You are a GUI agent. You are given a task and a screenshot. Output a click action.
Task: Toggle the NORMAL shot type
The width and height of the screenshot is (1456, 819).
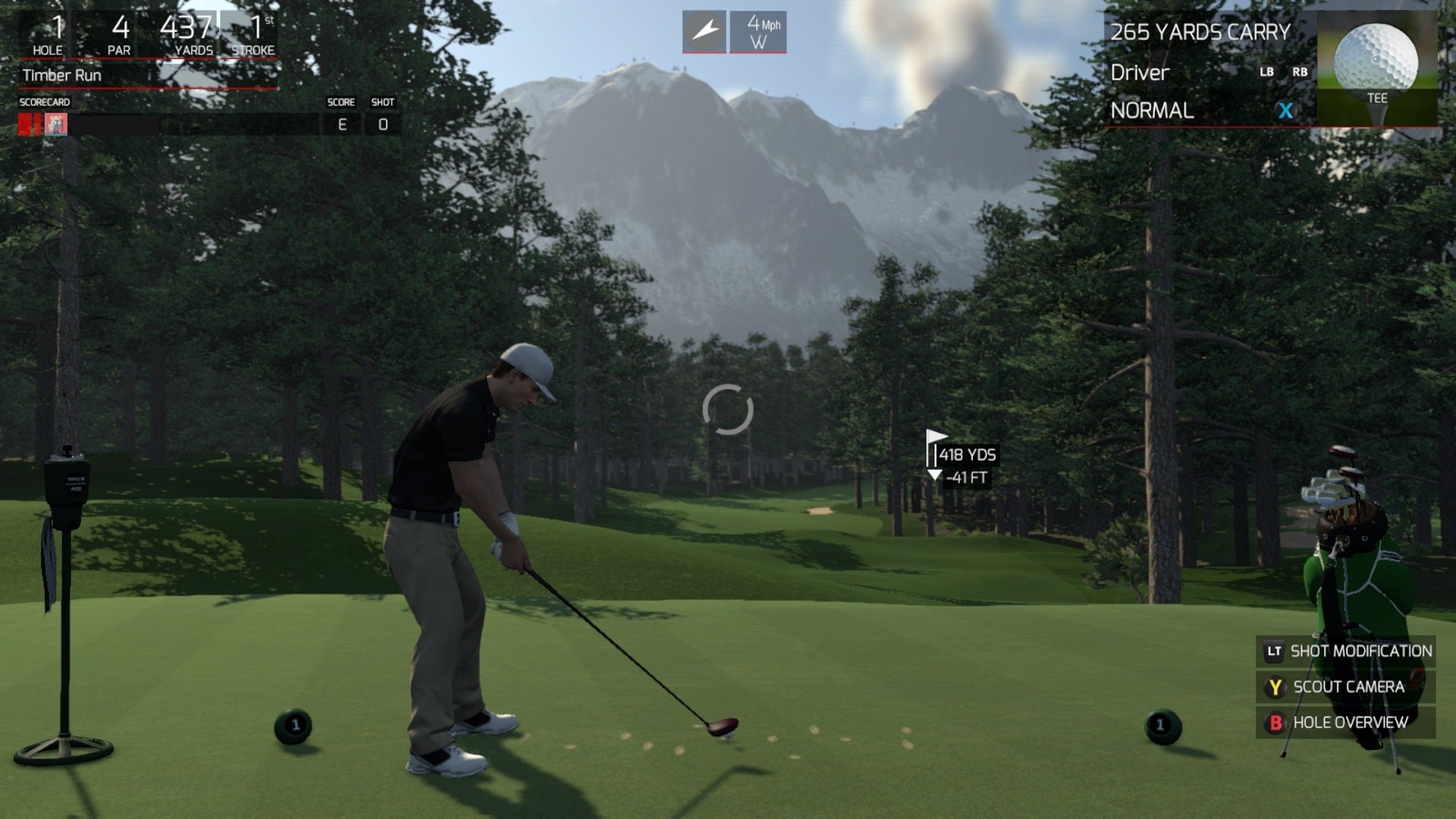click(x=1152, y=111)
